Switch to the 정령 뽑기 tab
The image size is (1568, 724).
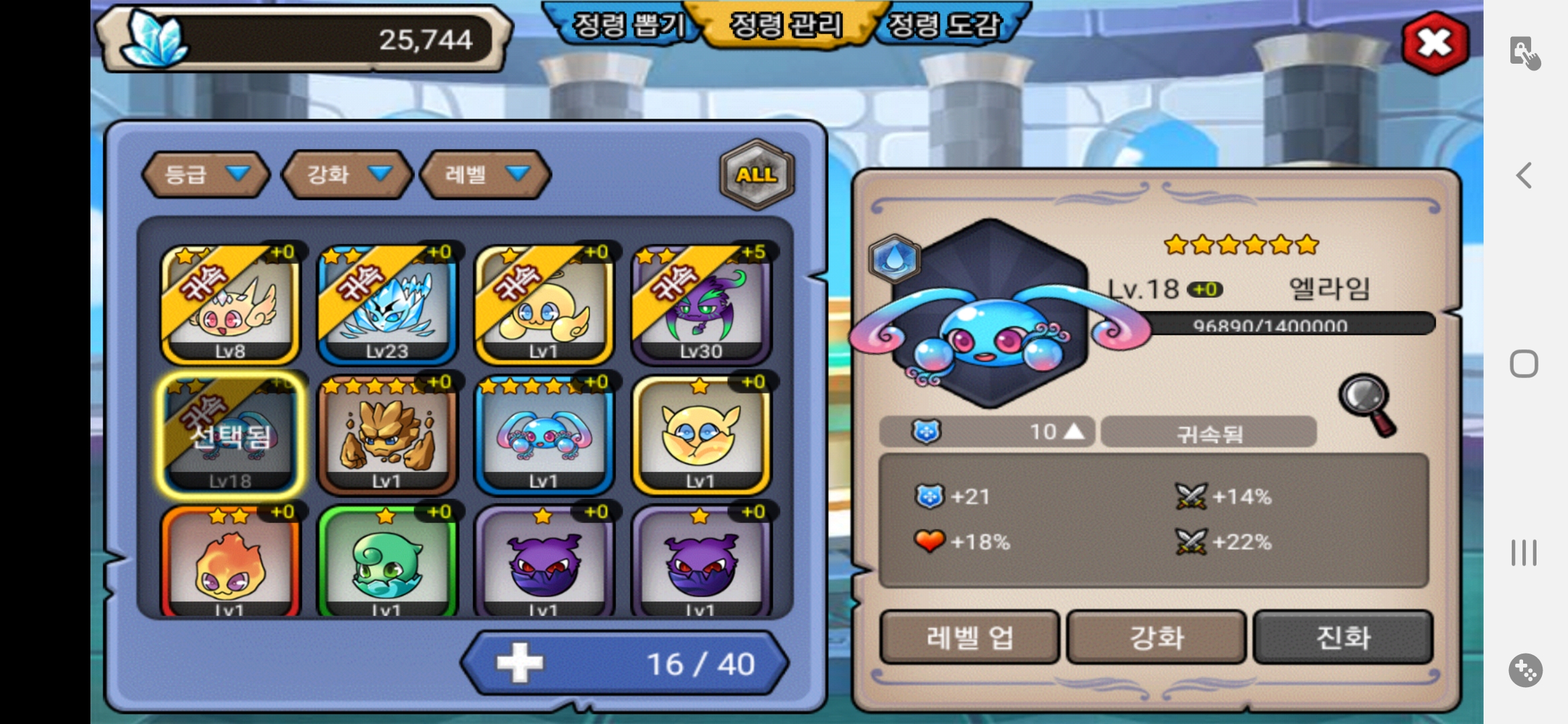627,26
